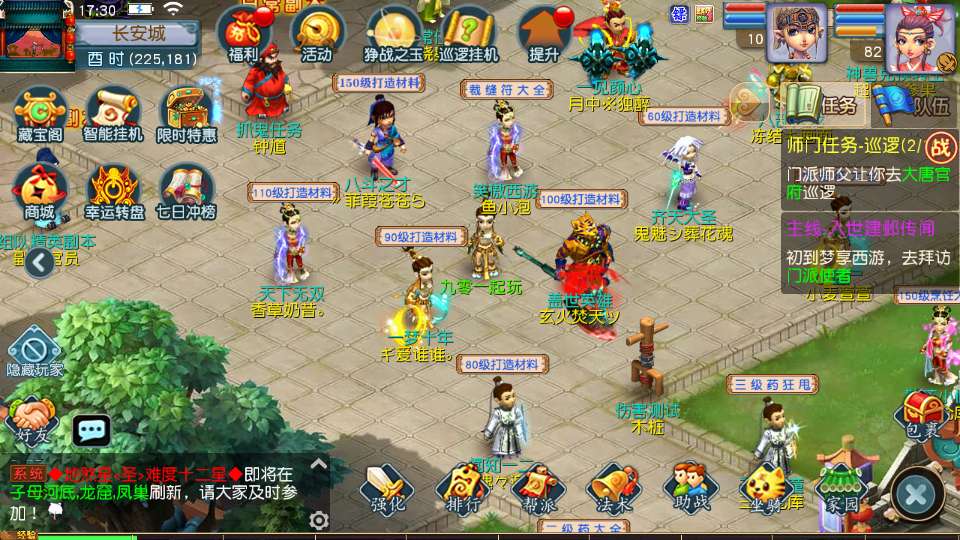Close the bottom menu with X button
Viewport: 960px width, 540px height.
point(916,492)
